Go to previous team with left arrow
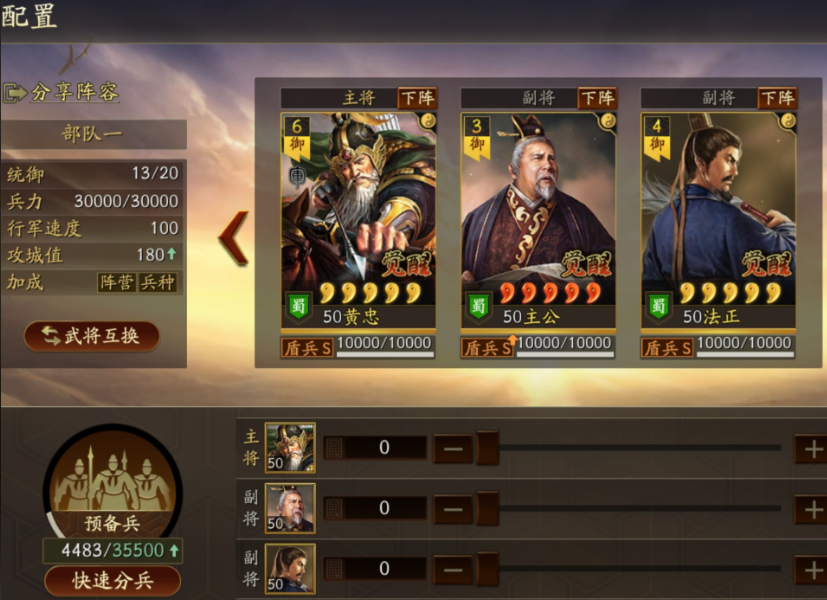 pos(234,237)
